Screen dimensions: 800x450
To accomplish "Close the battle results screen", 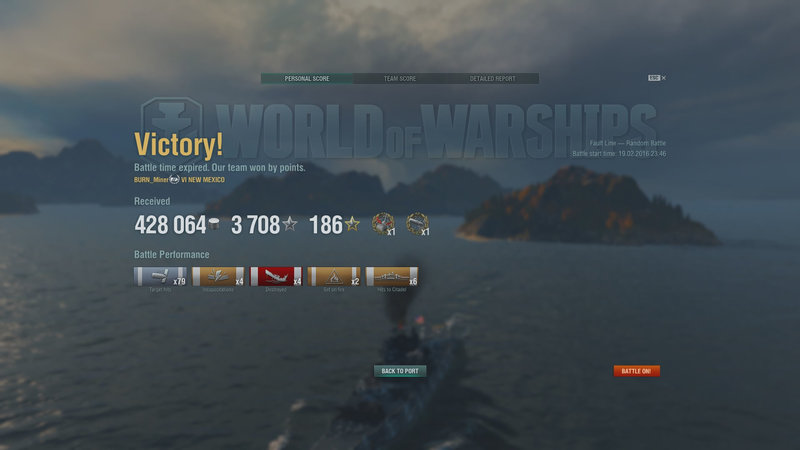I will pyautogui.click(x=663, y=77).
